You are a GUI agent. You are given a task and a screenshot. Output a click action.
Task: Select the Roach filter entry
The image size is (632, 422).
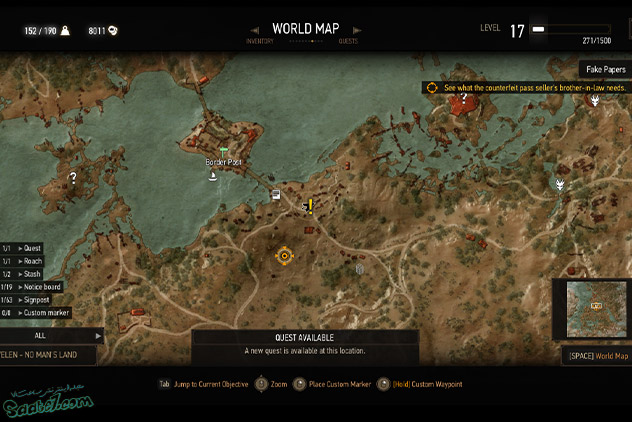click(31, 260)
